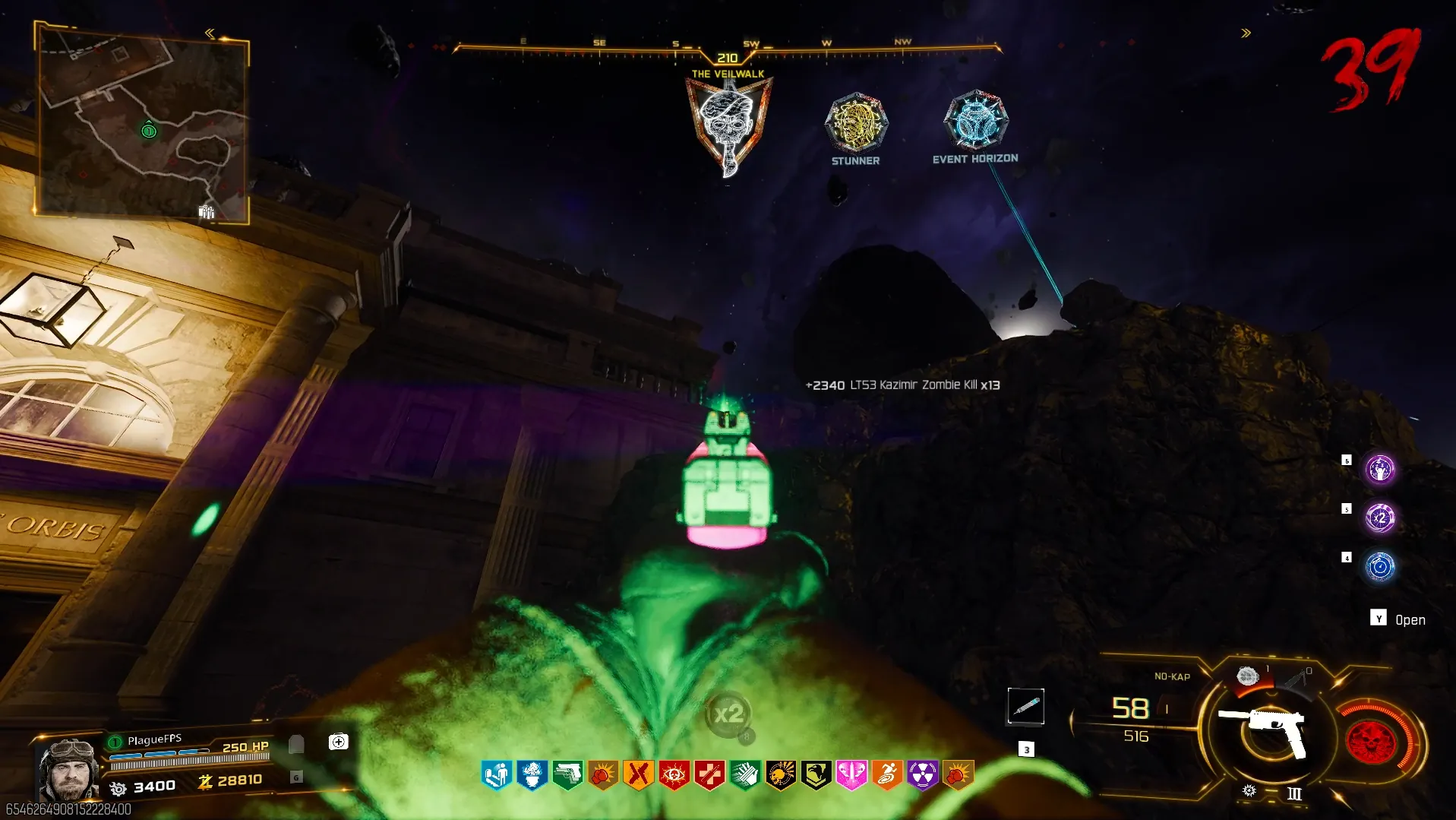This screenshot has width=1456, height=820.
Task: Activate the purple raised-hand gobblegum
Action: coord(1379,470)
